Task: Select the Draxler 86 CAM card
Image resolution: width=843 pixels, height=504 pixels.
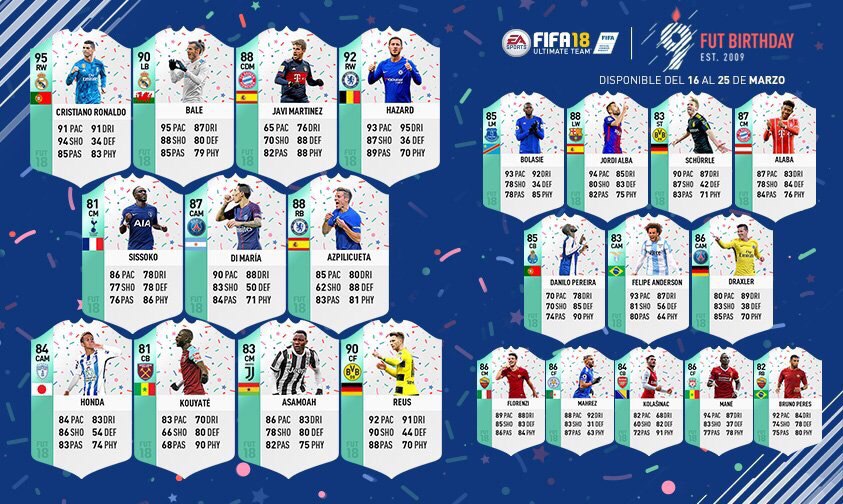Action: click(732, 272)
